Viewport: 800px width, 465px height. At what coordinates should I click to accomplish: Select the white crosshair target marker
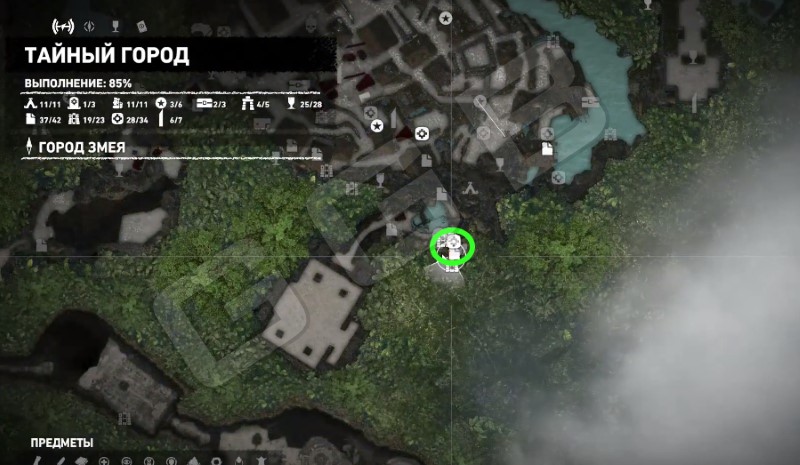point(422,132)
